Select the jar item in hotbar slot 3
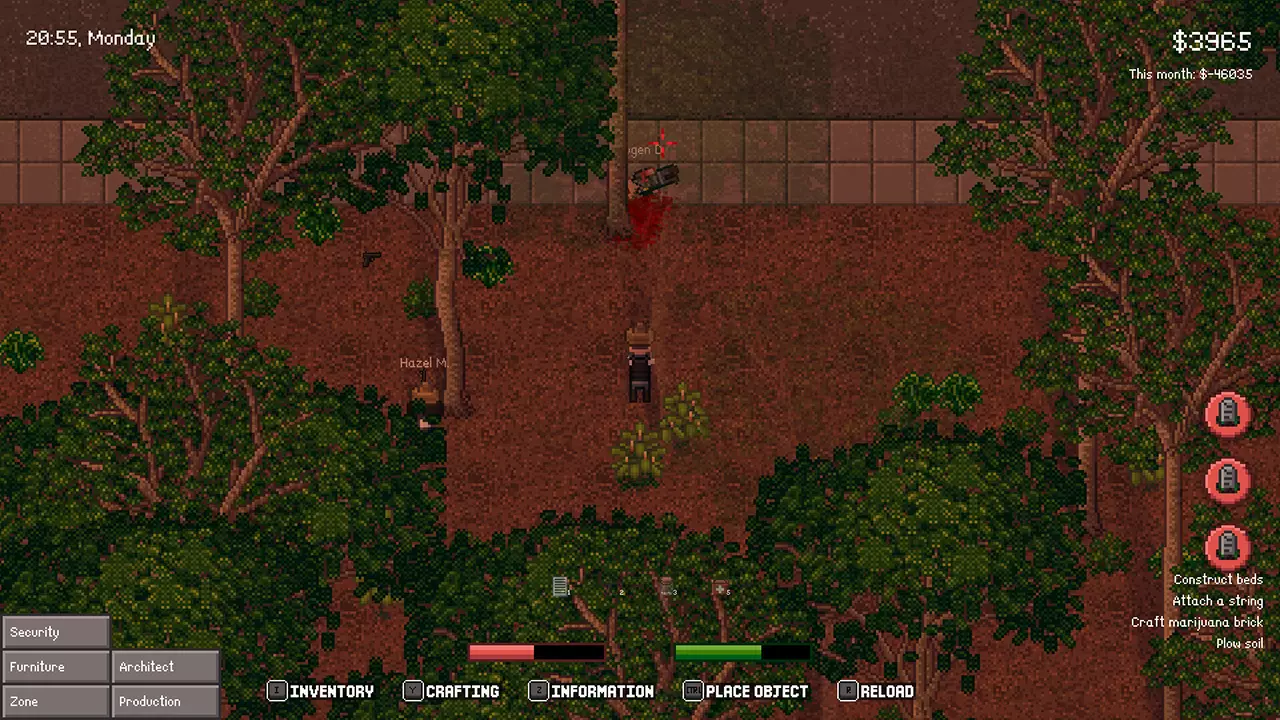This screenshot has height=720, width=1280. [x=665, y=587]
